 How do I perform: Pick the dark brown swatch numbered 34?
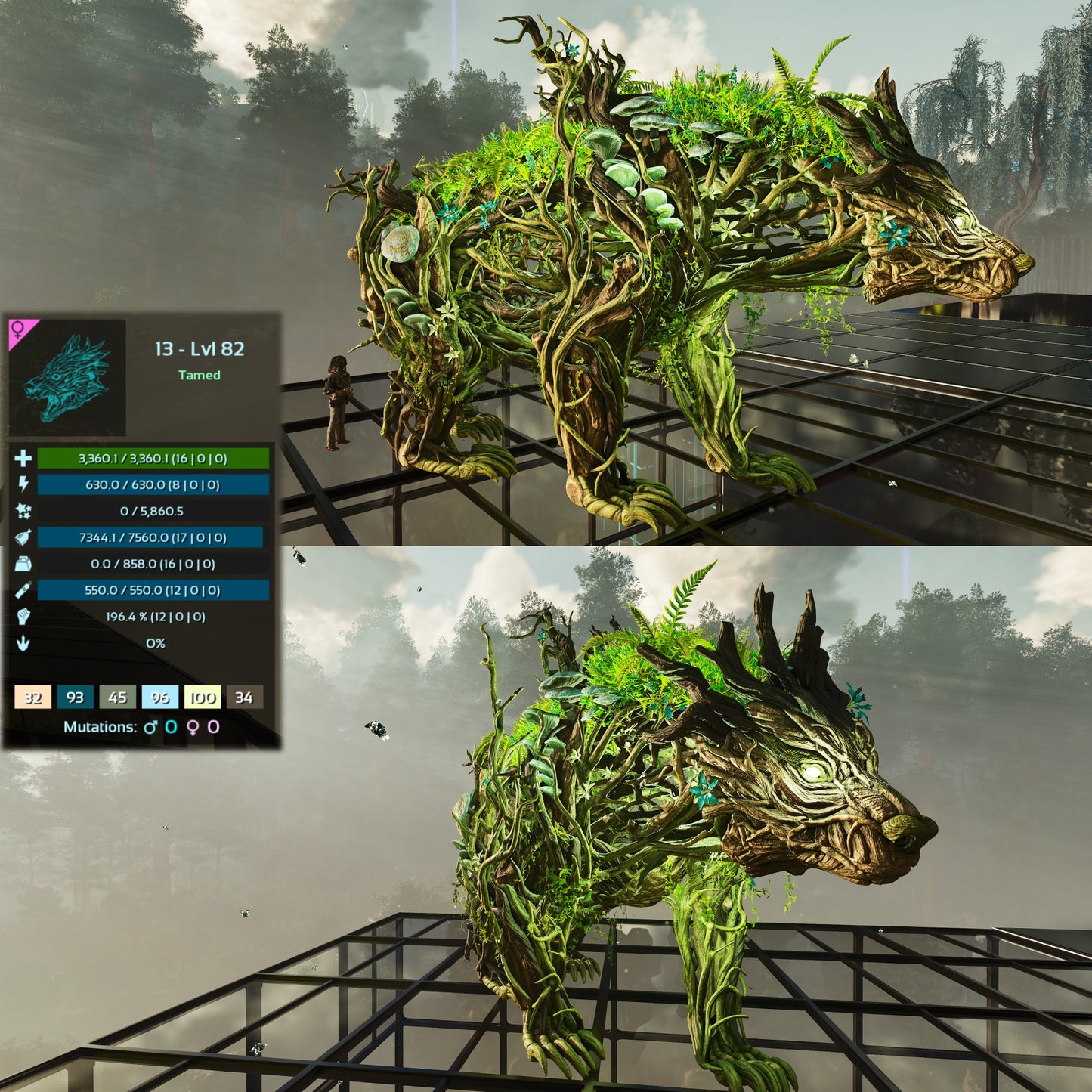point(243,697)
